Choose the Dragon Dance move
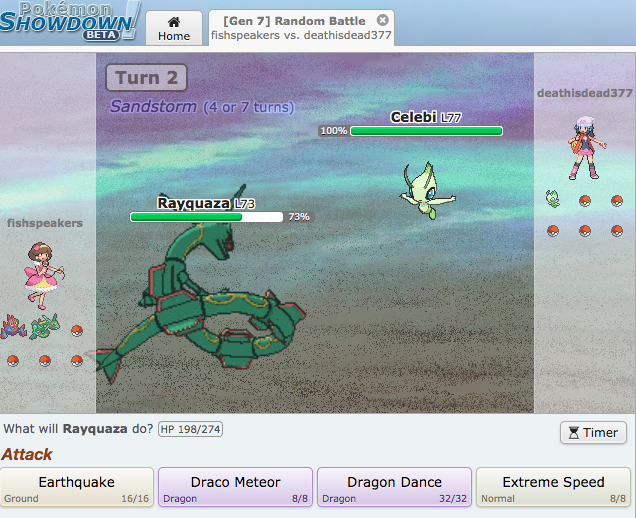The image size is (636, 518). pos(394,488)
